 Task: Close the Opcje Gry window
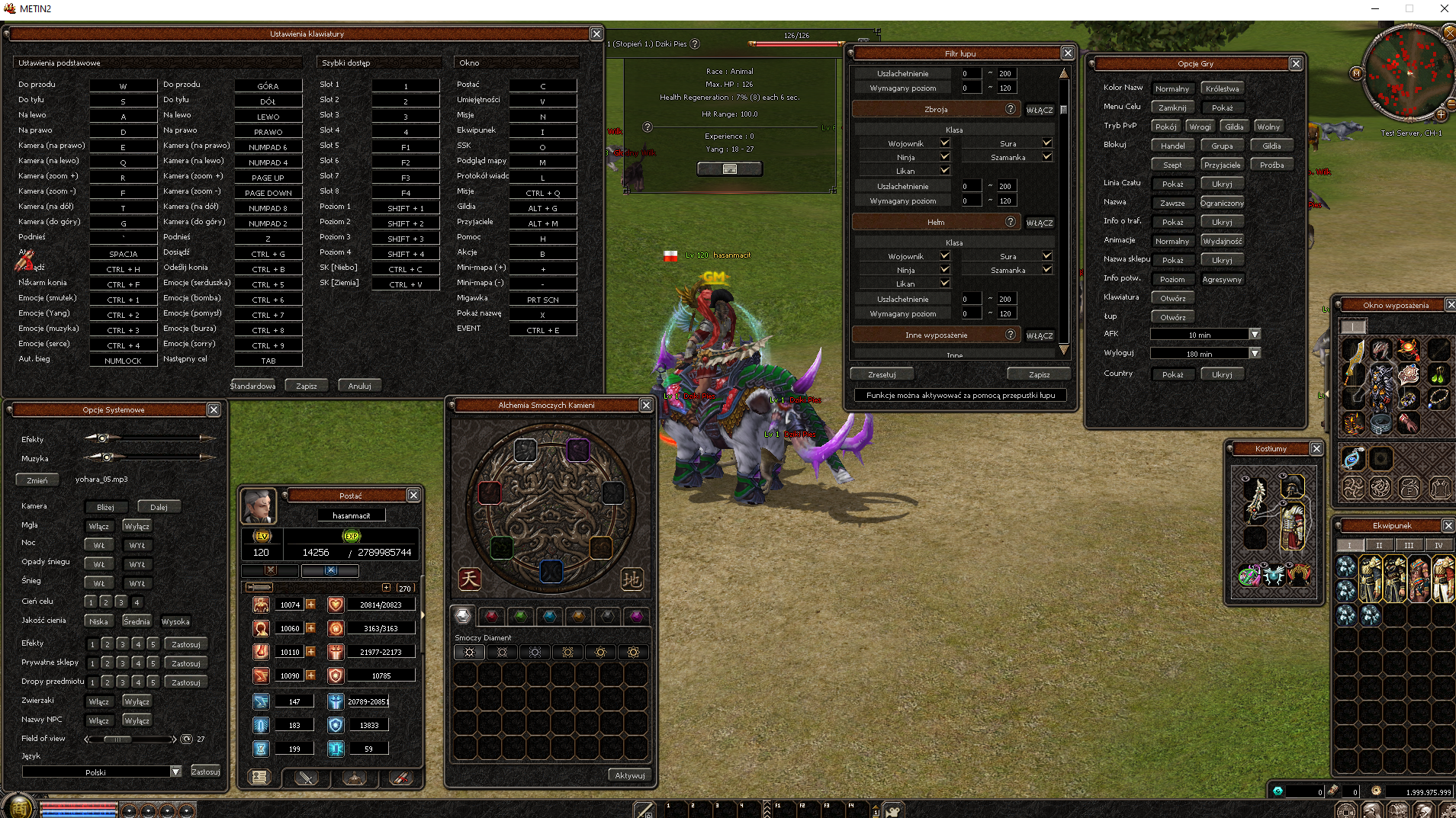[x=1296, y=64]
